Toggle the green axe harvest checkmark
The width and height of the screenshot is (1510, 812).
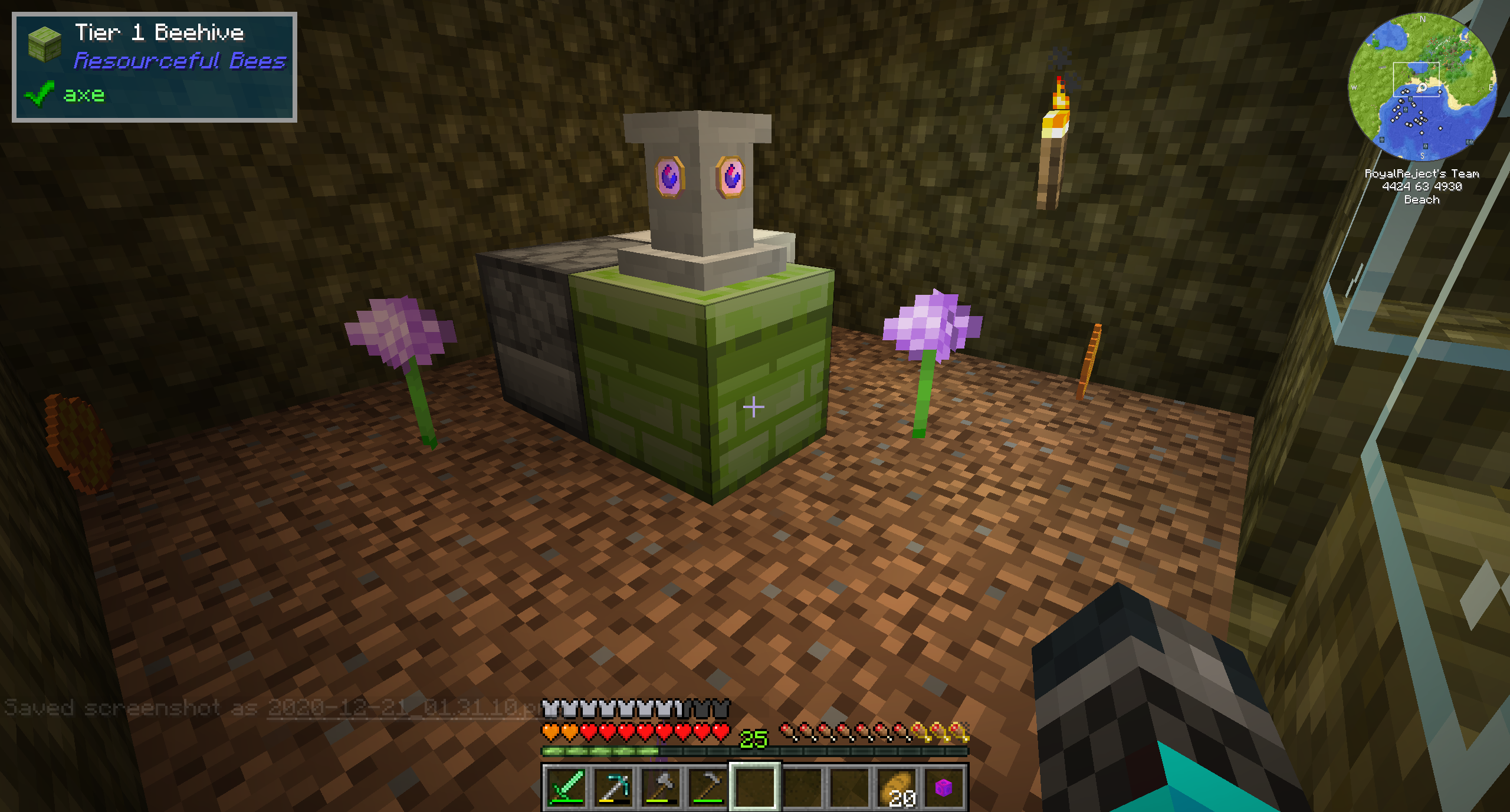39,94
